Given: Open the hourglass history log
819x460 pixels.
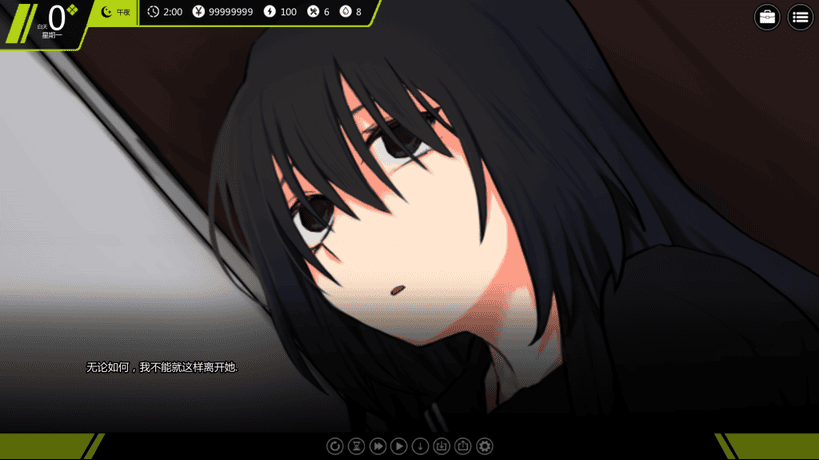Looking at the screenshot, I should click(356, 446).
